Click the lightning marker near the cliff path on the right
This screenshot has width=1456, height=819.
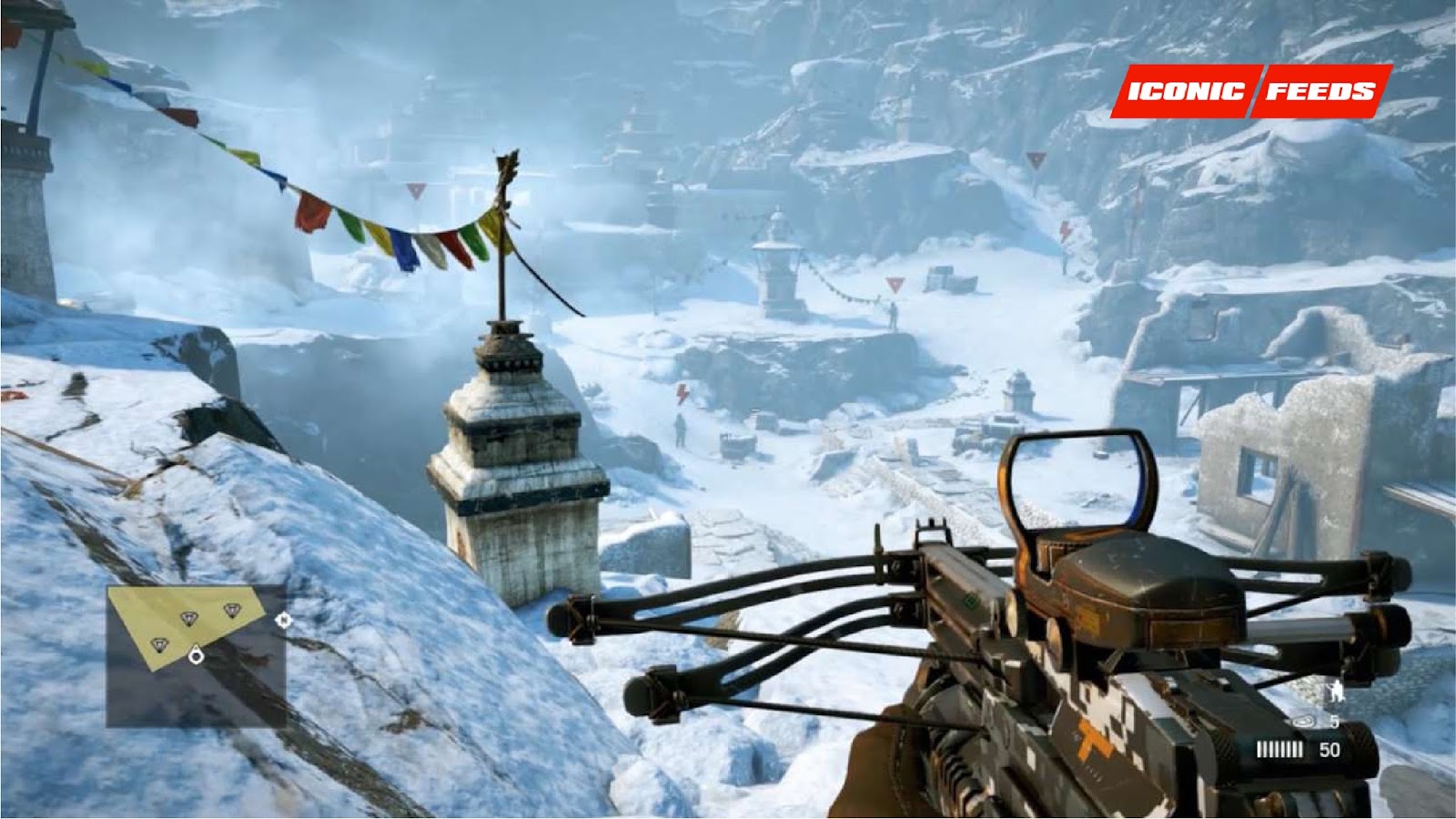[1066, 230]
